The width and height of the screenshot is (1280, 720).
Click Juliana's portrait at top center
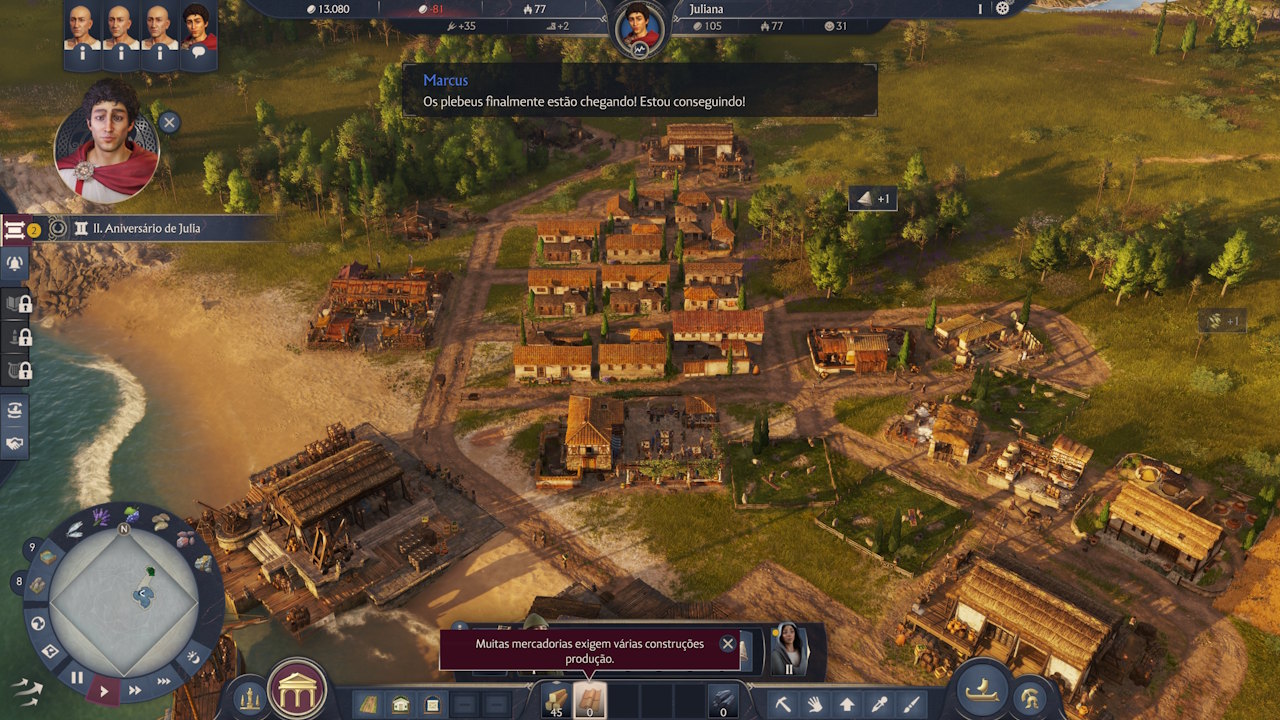(640, 22)
